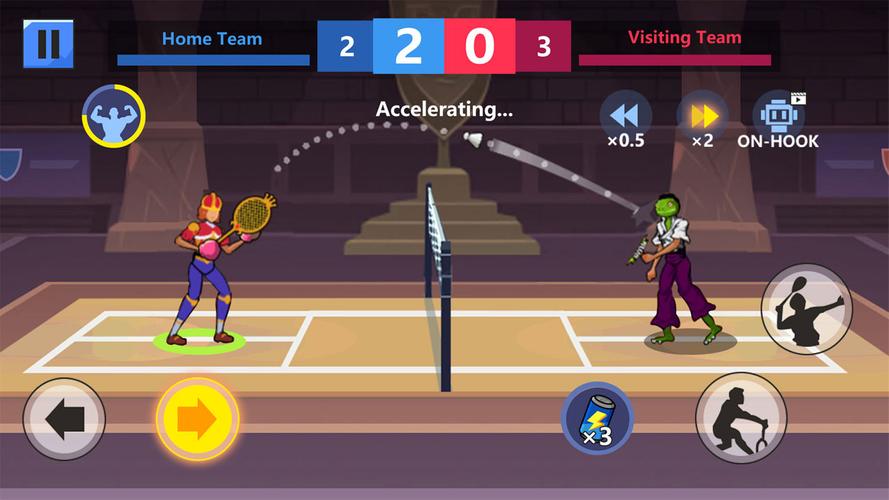Use the energy drink can item
This screenshot has width=889, height=500.
pyautogui.click(x=597, y=418)
